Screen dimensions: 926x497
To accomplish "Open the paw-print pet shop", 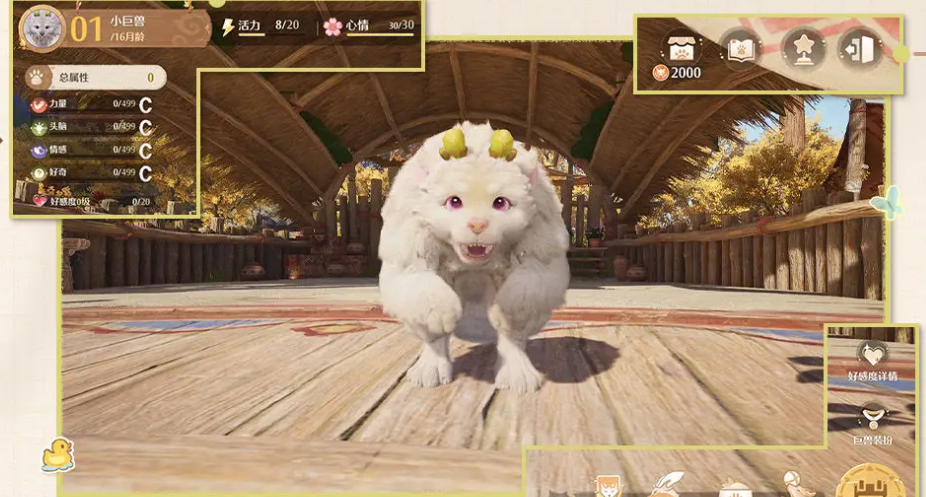I will (x=685, y=48).
